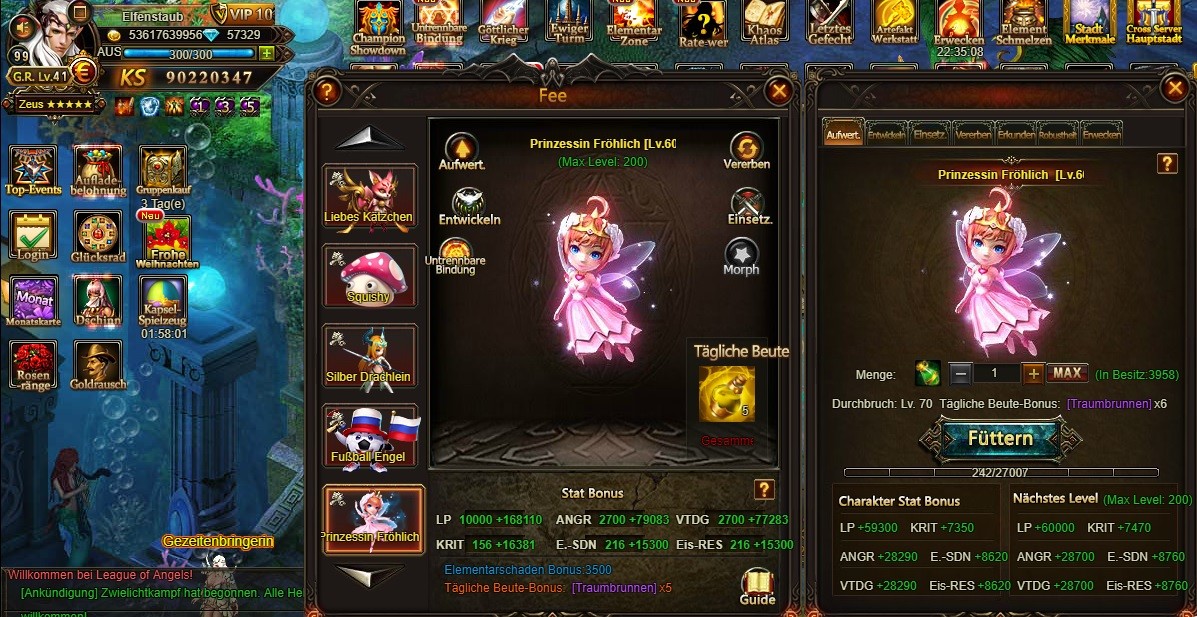The height and width of the screenshot is (617, 1197).
Task: Open the Champion Showdown event
Action: (378, 27)
